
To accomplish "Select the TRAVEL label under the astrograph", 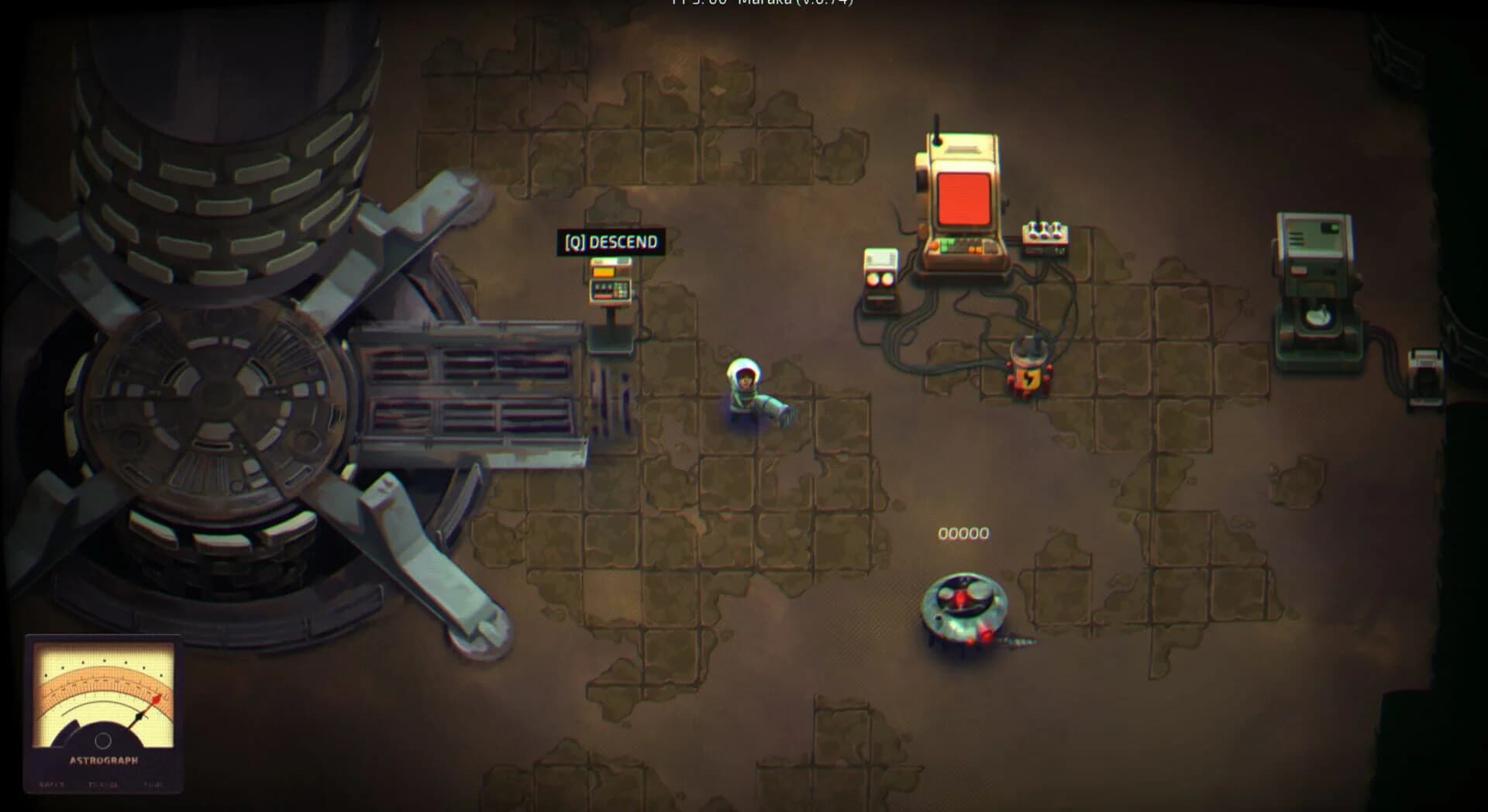I will click(103, 784).
